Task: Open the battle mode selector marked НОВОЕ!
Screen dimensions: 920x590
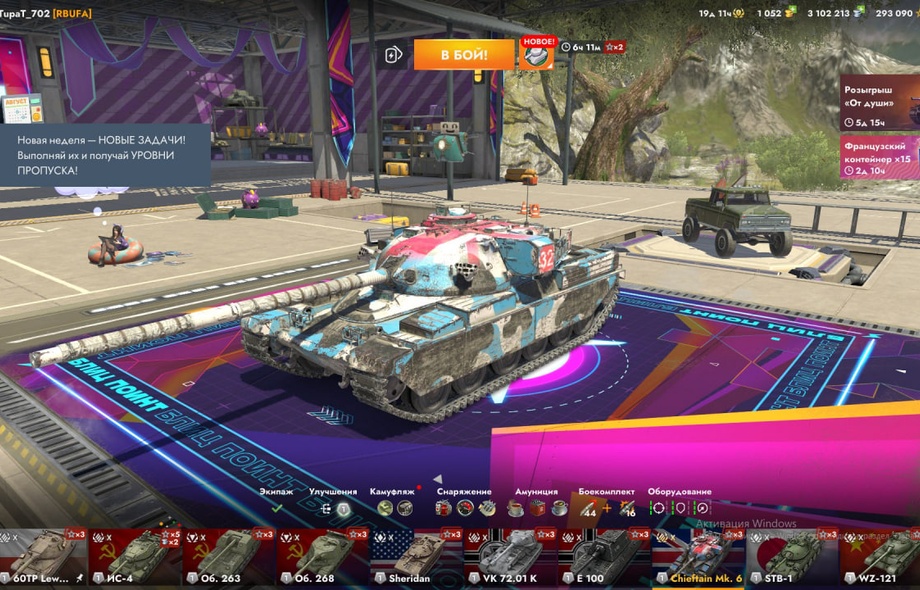Action: [537, 54]
